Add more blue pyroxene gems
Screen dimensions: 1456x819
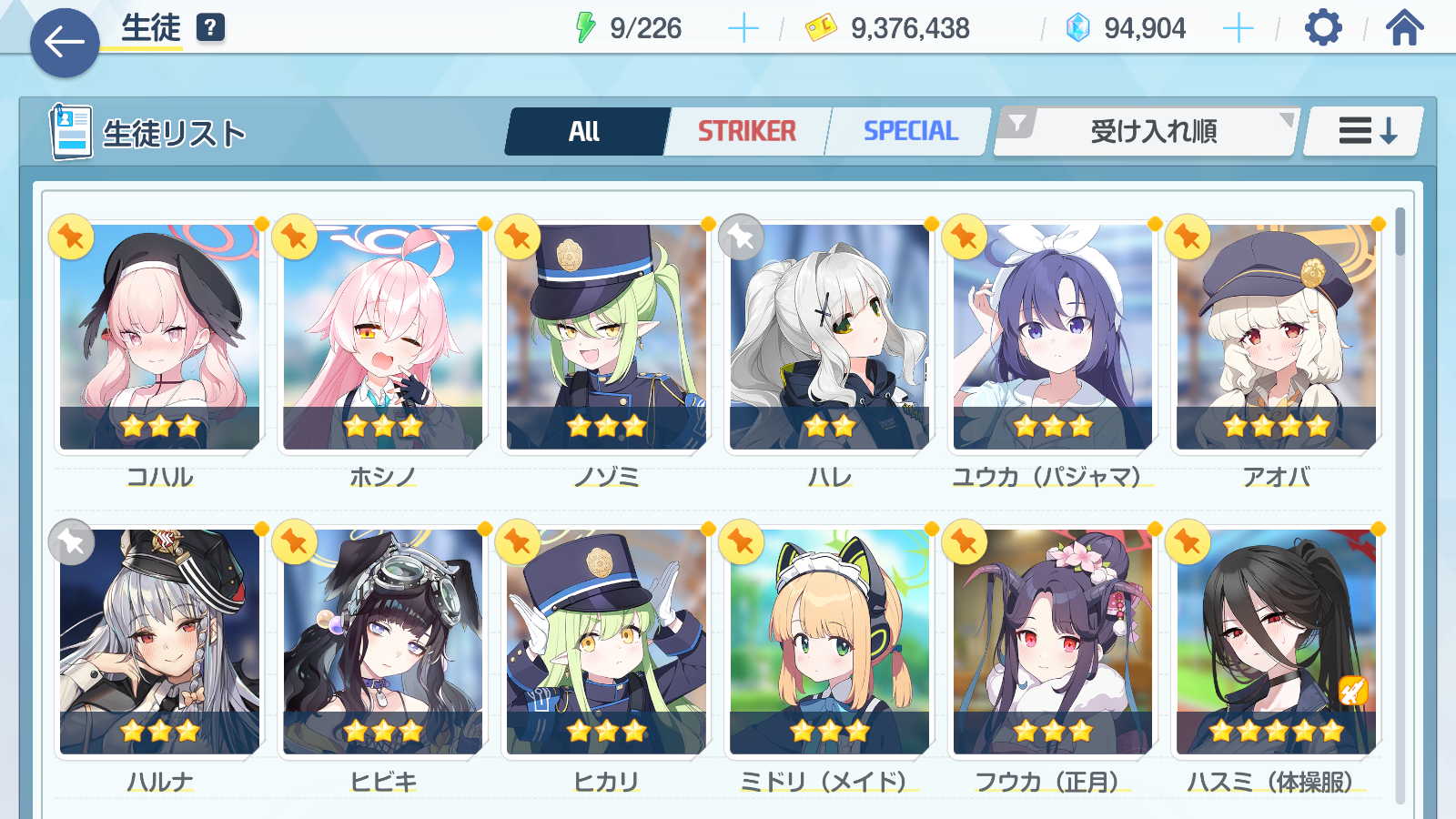point(1238,28)
